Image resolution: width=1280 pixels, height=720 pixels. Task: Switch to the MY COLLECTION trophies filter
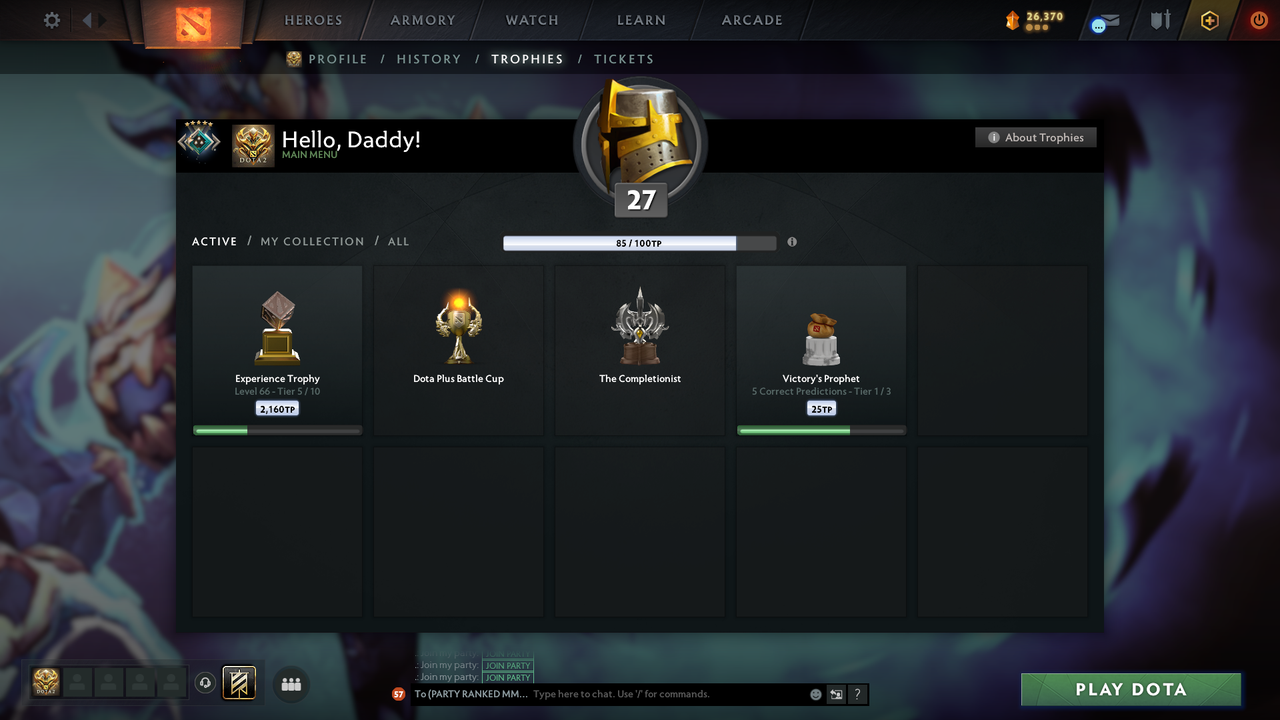pyautogui.click(x=312, y=241)
